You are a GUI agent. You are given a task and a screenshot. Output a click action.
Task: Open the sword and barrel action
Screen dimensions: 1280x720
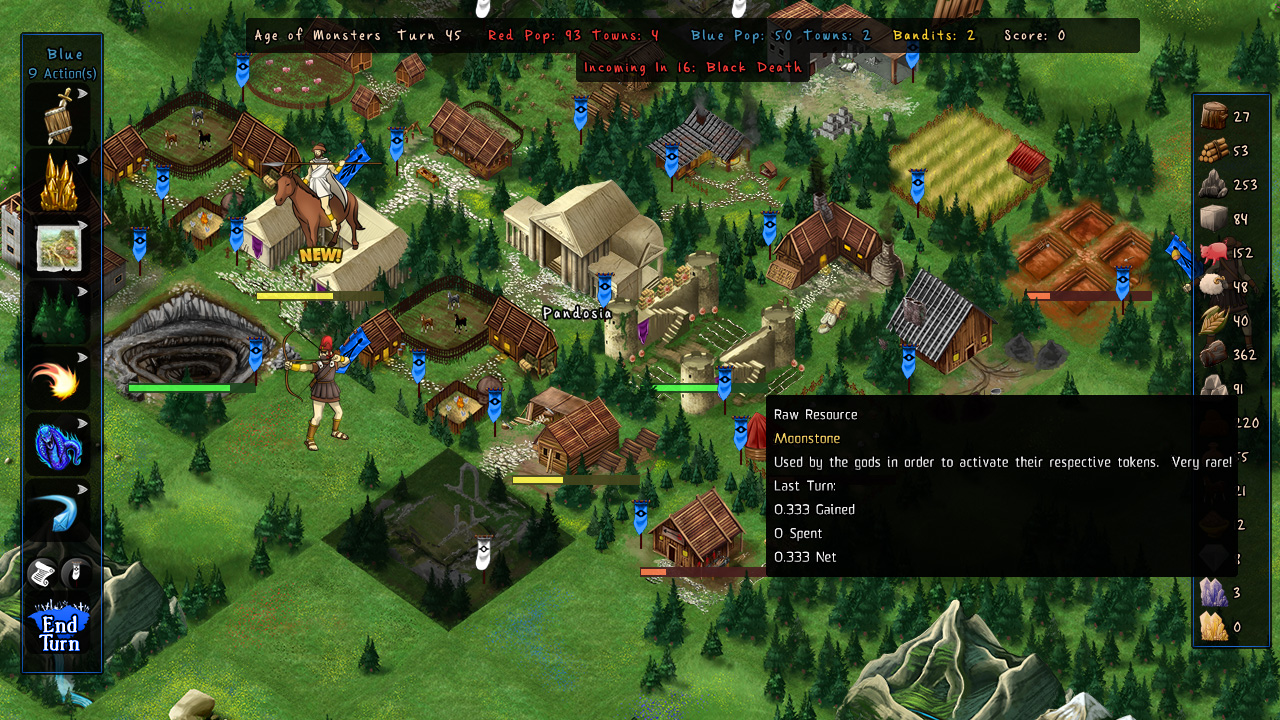tap(60, 116)
